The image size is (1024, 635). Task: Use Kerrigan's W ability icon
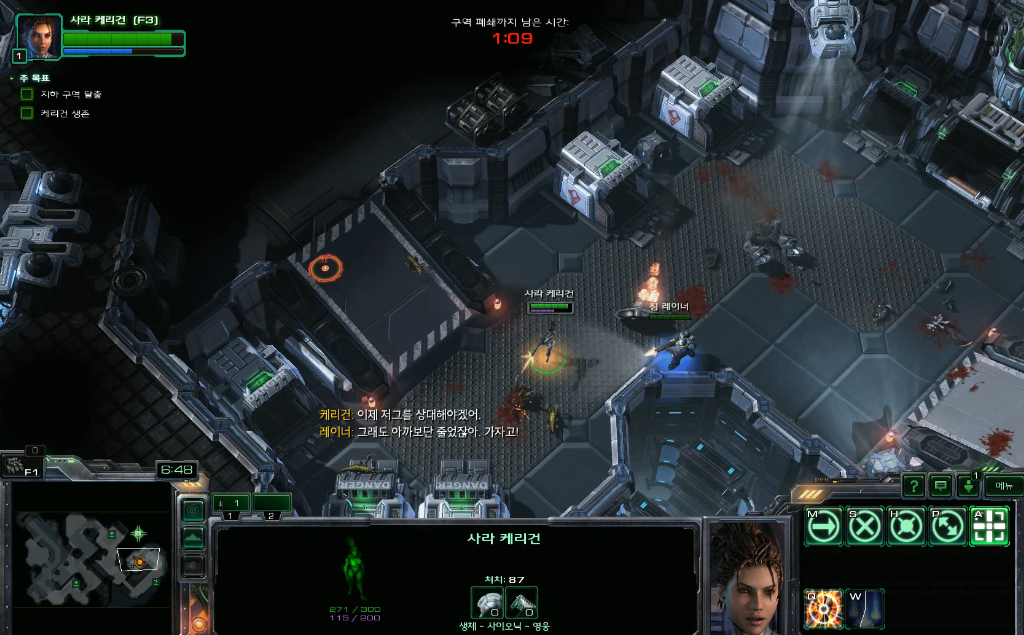coord(865,608)
